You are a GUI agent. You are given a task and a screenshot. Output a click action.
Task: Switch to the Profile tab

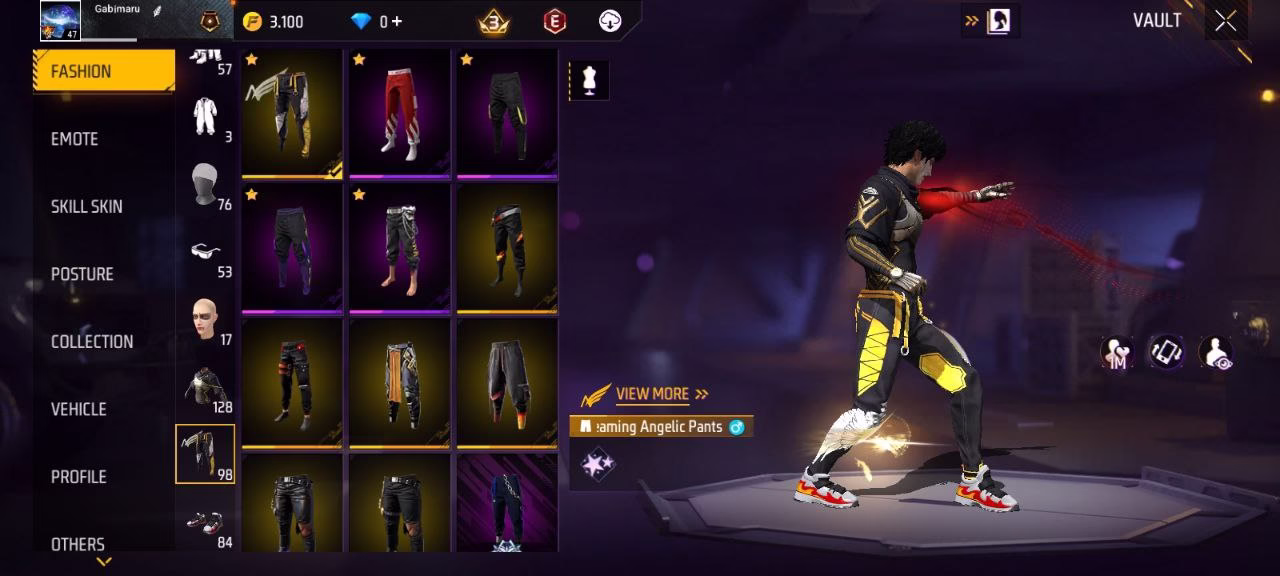[x=79, y=477]
